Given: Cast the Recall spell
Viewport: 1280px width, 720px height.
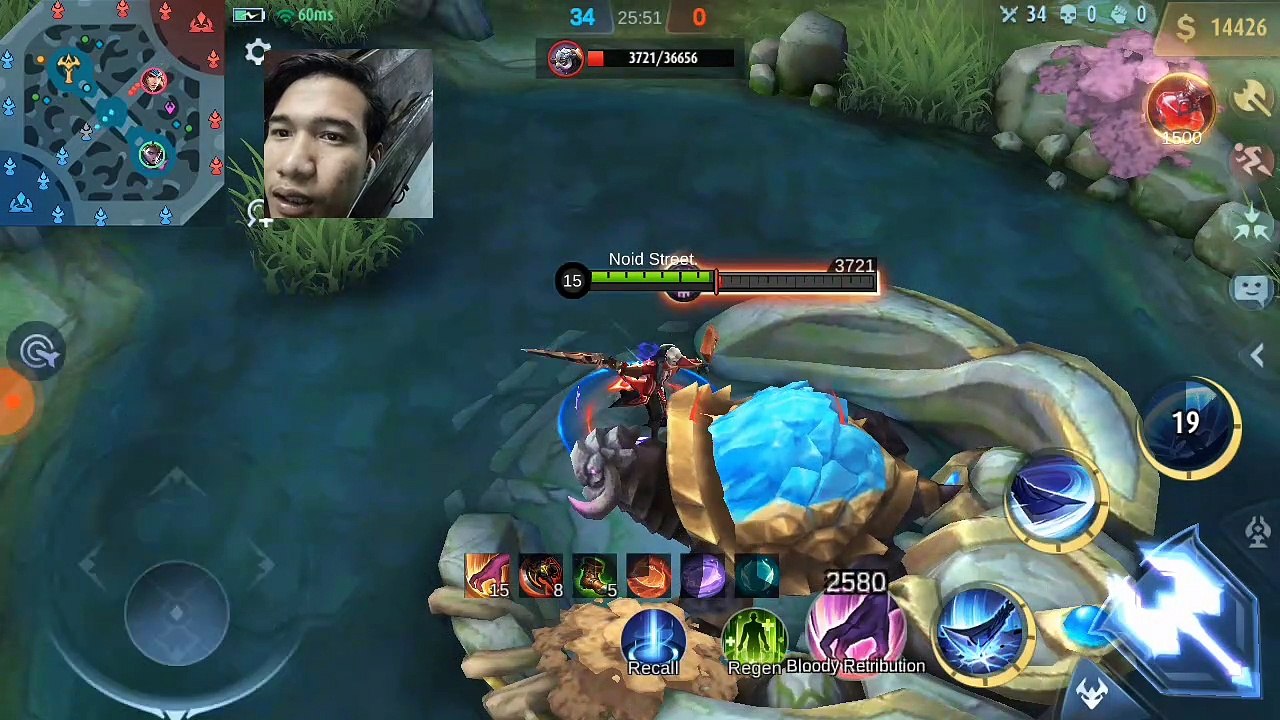Looking at the screenshot, I should (653, 640).
